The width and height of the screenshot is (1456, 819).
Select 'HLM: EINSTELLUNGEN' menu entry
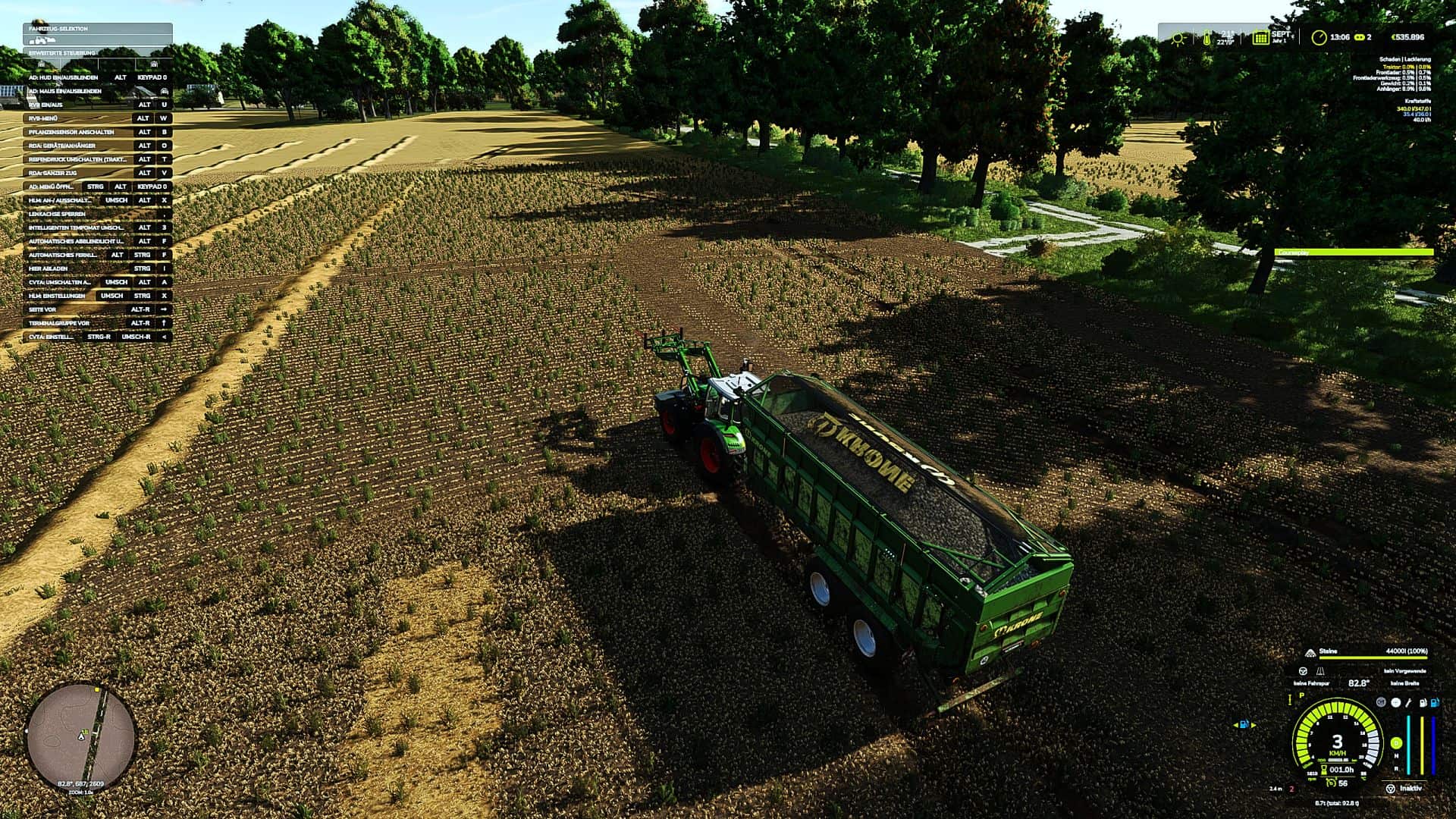(x=57, y=296)
